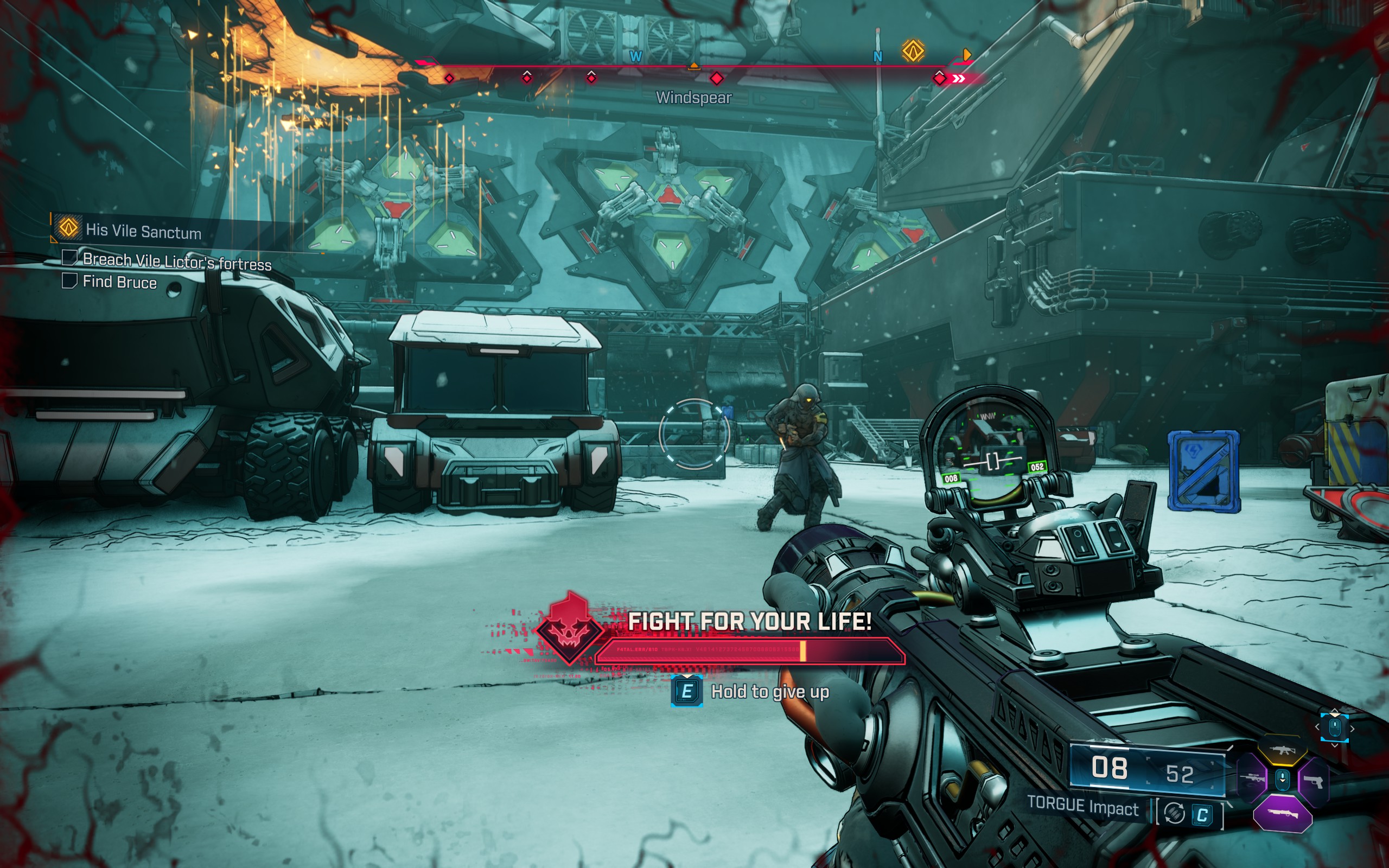Click the orange quest marker on the compass
Image resolution: width=1389 pixels, height=868 pixels.
point(913,51)
